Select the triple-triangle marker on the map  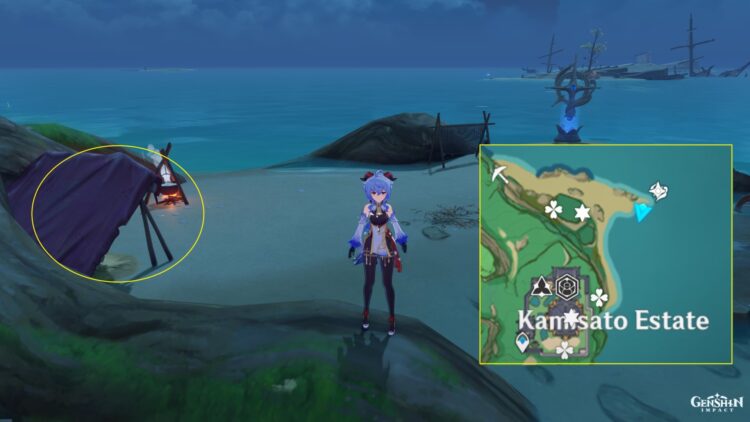[x=541, y=288]
